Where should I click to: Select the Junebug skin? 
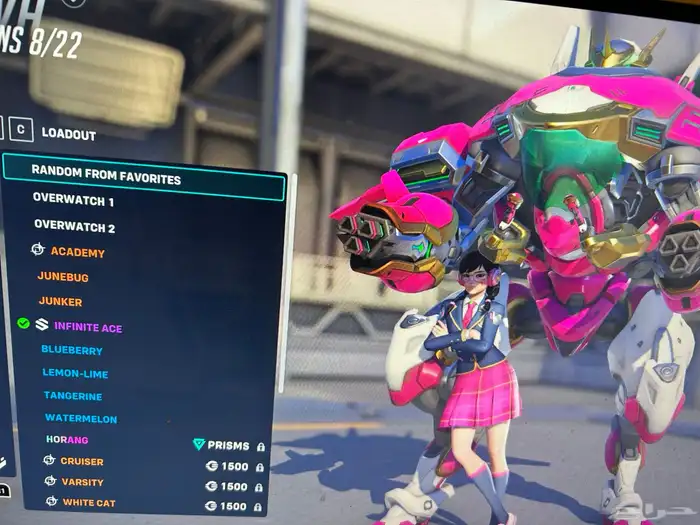tap(63, 276)
